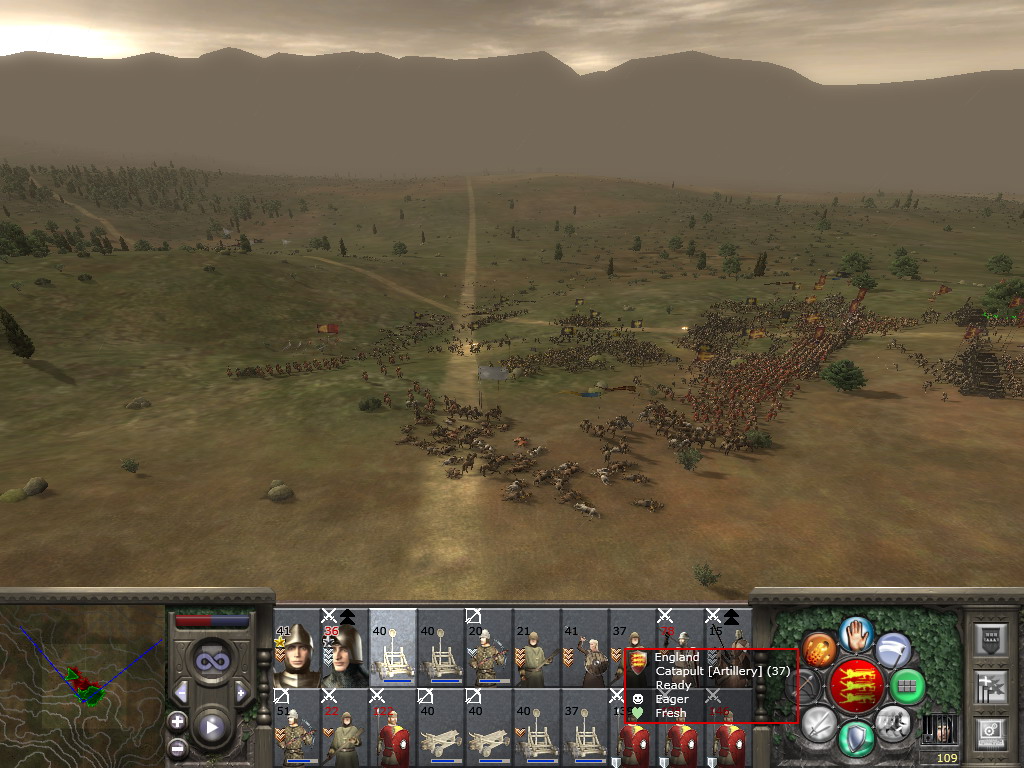This screenshot has width=1024, height=768.
Task: Click the crossed swords command button
Action: tap(819, 722)
